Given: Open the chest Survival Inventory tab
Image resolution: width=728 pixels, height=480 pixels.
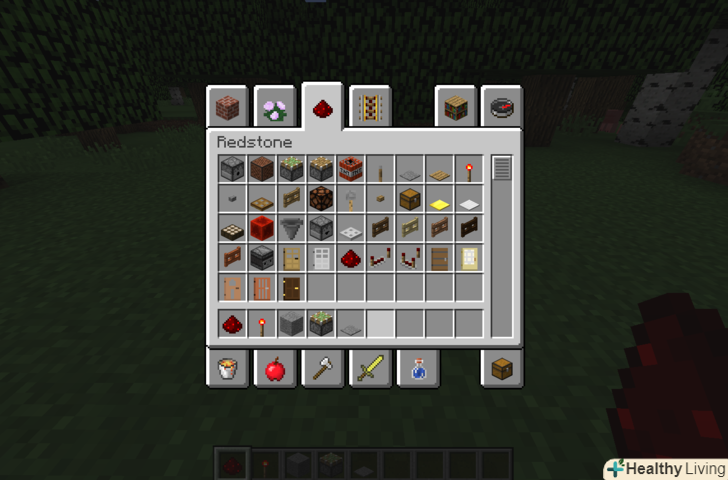Looking at the screenshot, I should tap(501, 369).
